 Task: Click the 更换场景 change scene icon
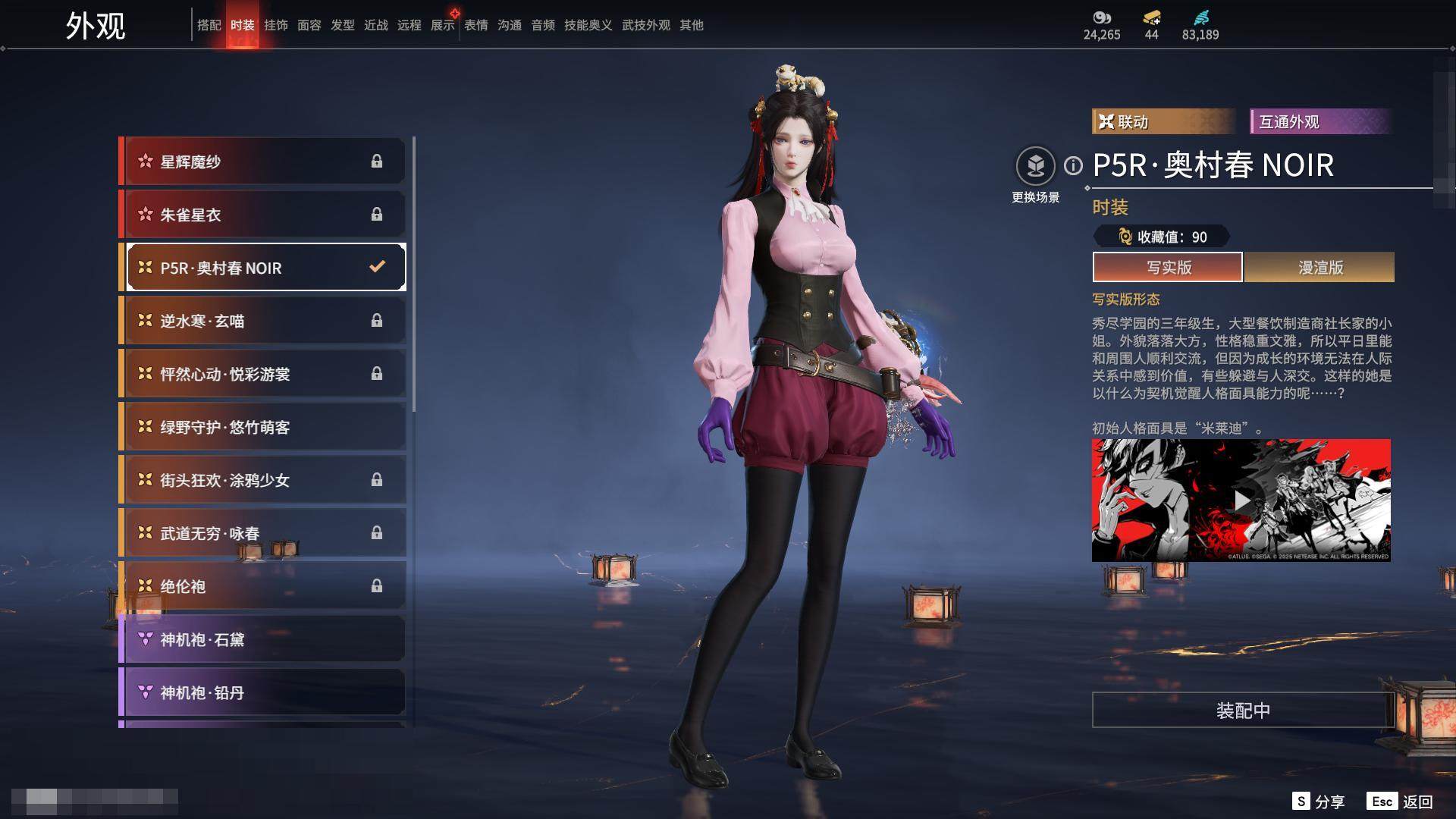point(1035,166)
